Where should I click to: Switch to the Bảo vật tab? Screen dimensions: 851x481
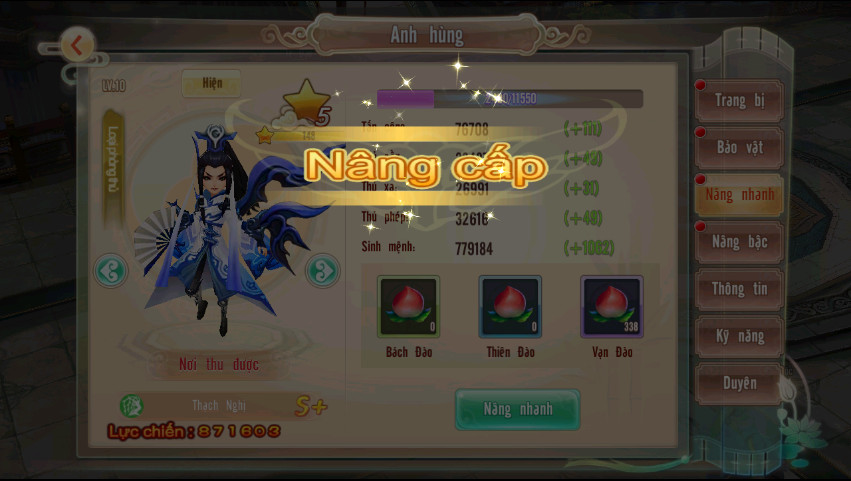click(739, 147)
